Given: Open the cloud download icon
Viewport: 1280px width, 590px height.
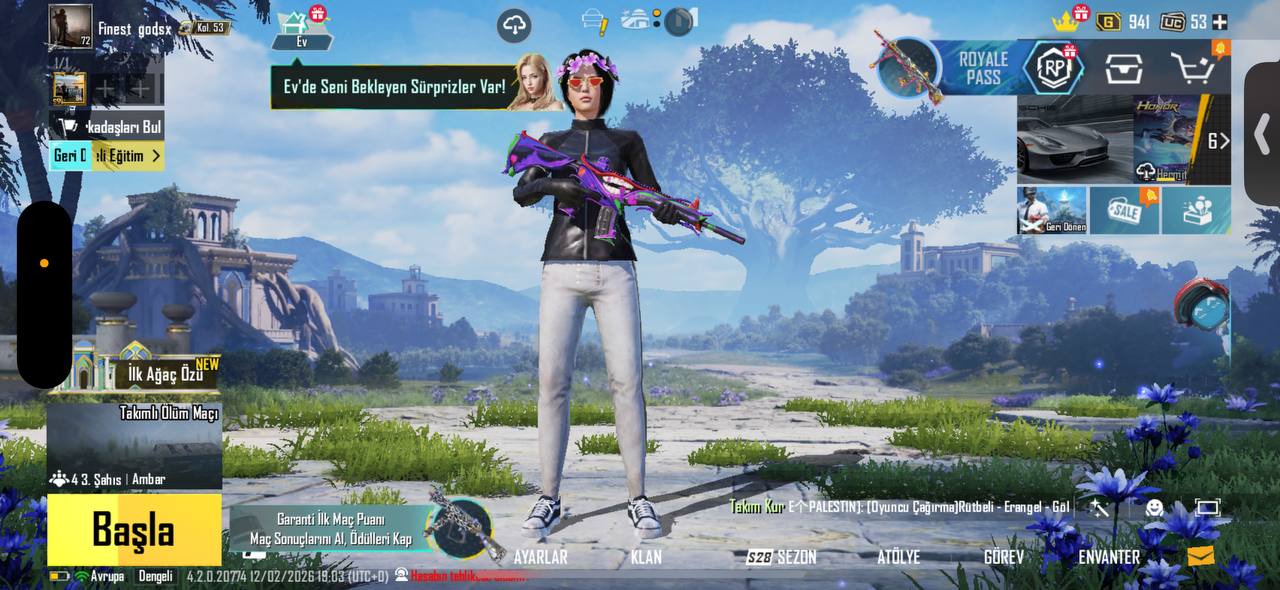Looking at the screenshot, I should tap(514, 25).
